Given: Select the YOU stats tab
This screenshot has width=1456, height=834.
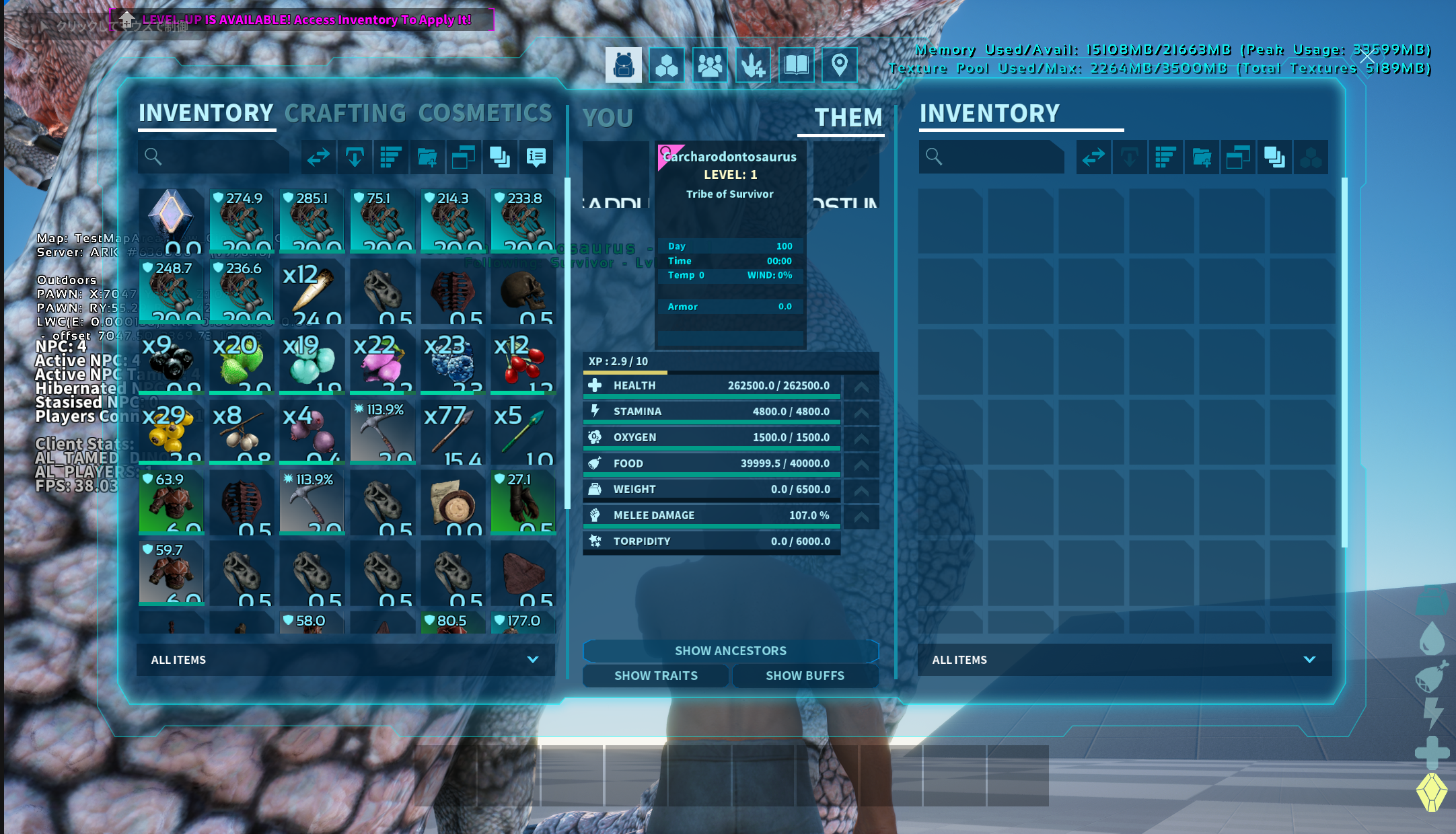Looking at the screenshot, I should pyautogui.click(x=608, y=118).
